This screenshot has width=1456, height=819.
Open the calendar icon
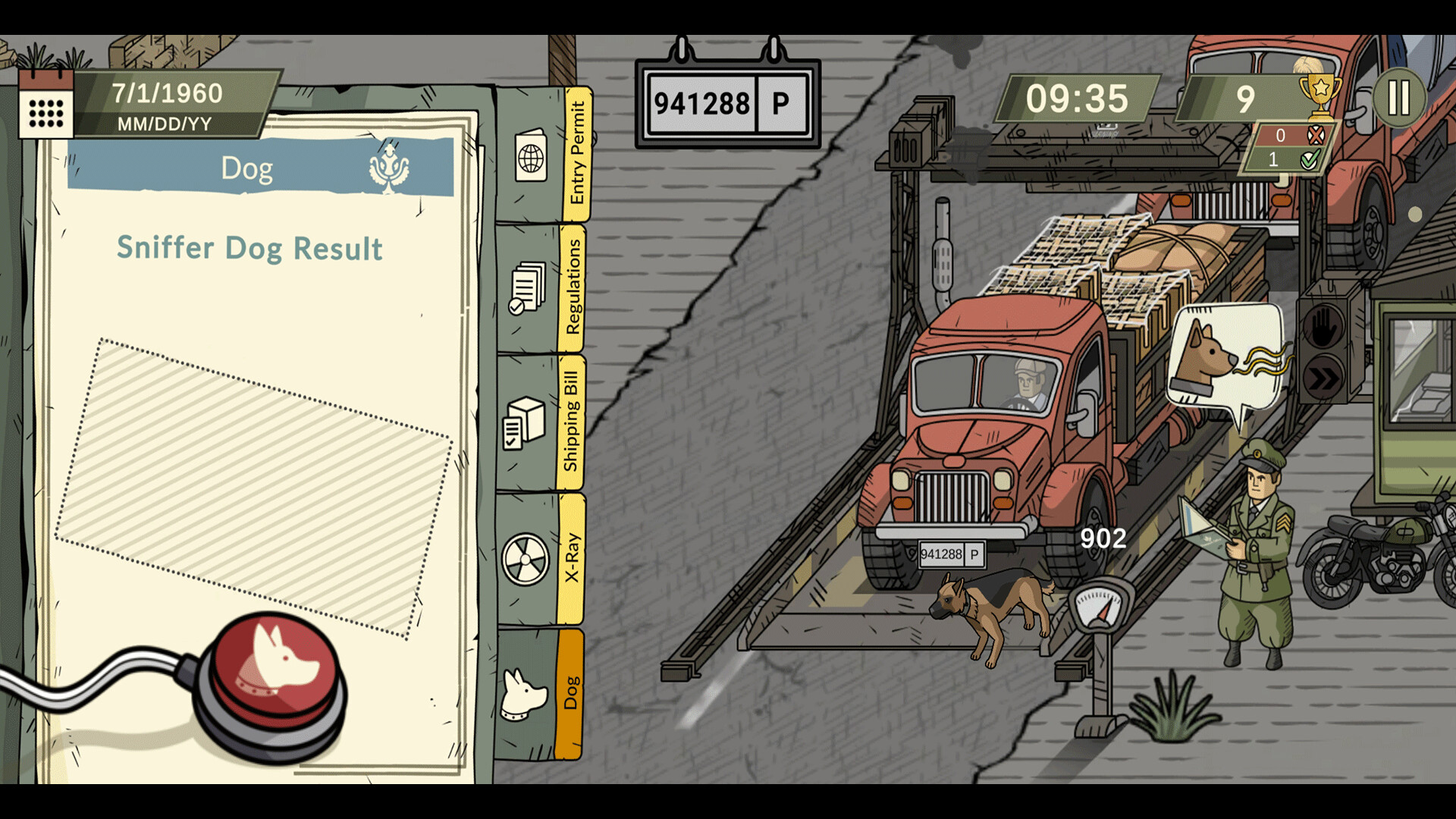click(46, 106)
